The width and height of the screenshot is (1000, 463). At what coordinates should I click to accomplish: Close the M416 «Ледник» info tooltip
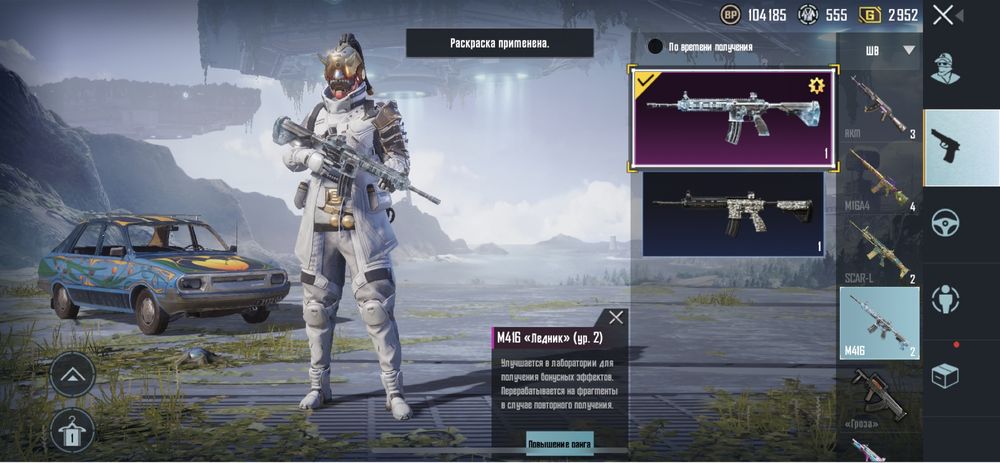point(616,318)
